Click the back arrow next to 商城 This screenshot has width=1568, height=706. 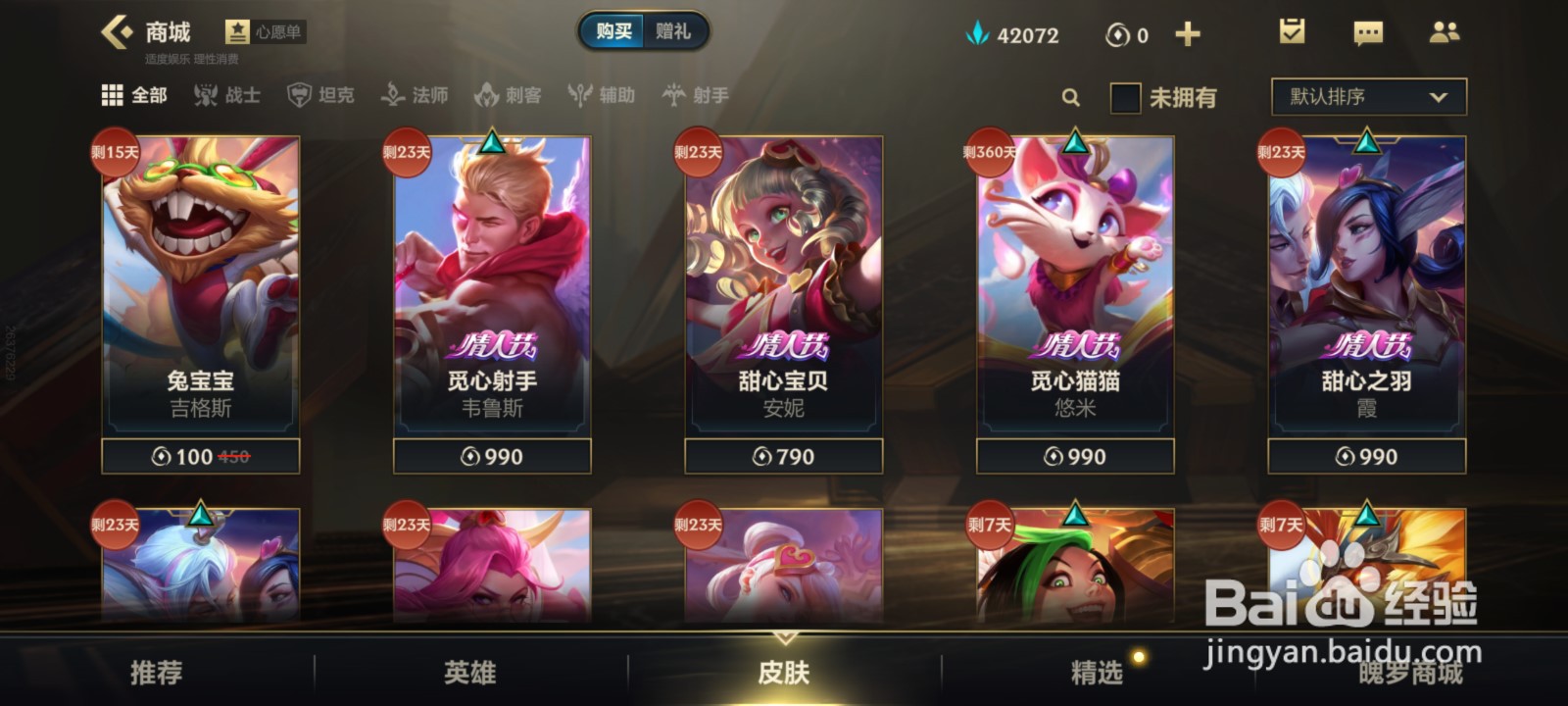tap(118, 30)
